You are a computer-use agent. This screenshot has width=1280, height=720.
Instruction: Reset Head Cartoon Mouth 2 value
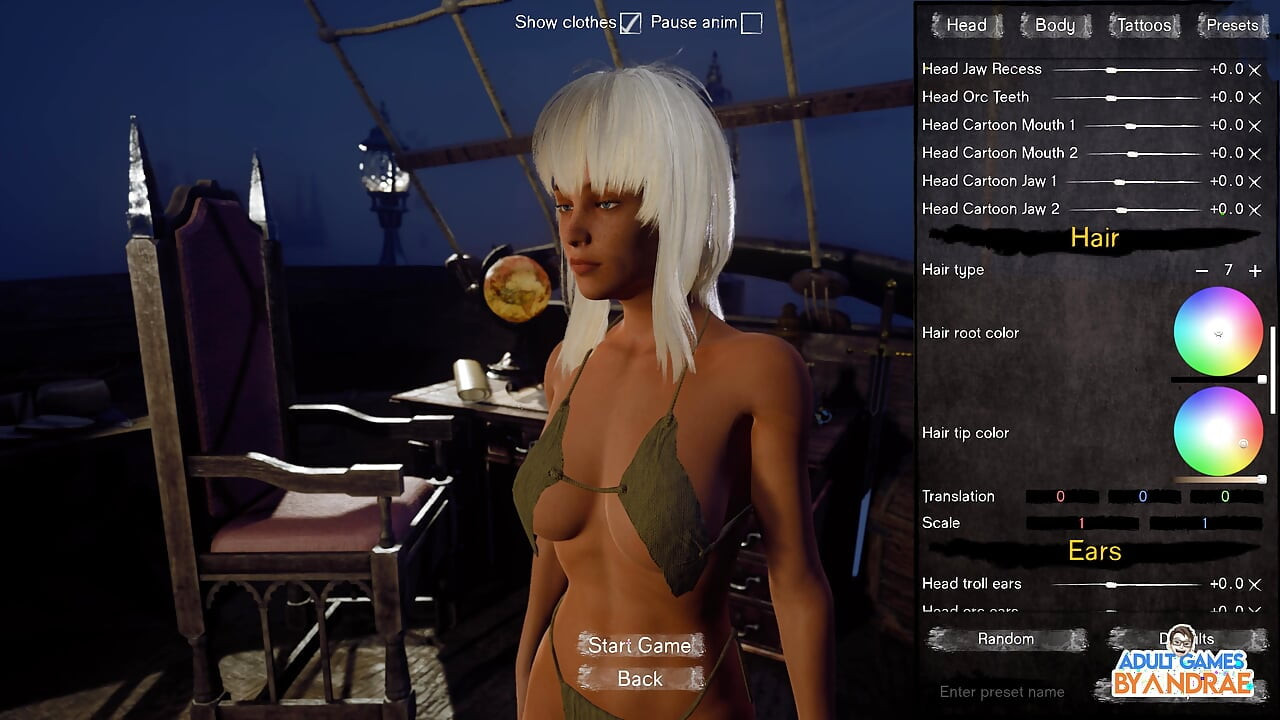pyautogui.click(x=1254, y=153)
